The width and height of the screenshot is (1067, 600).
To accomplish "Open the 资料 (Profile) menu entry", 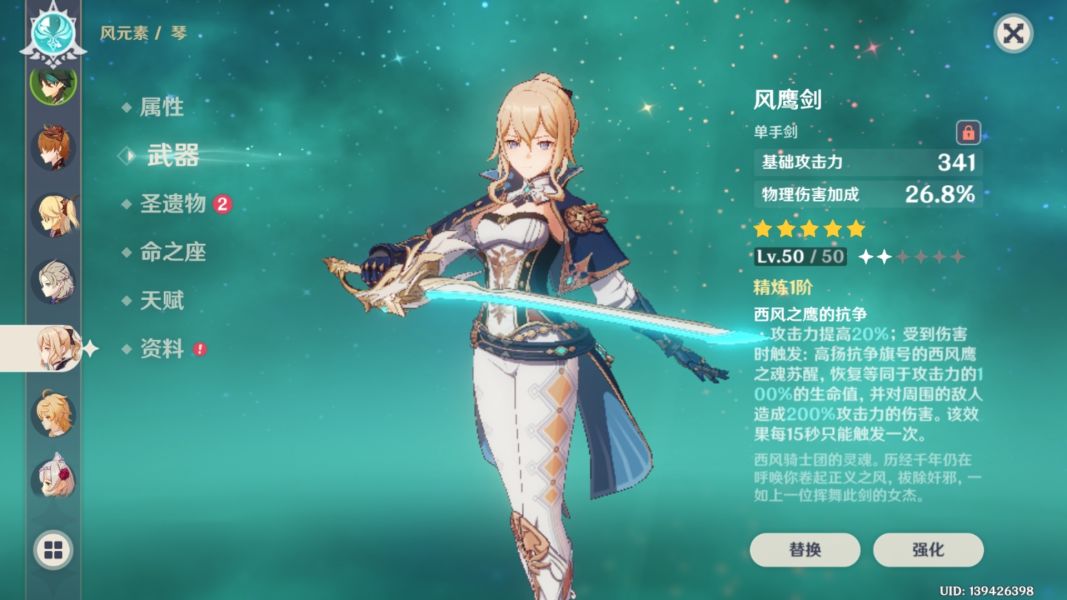I will pyautogui.click(x=161, y=349).
